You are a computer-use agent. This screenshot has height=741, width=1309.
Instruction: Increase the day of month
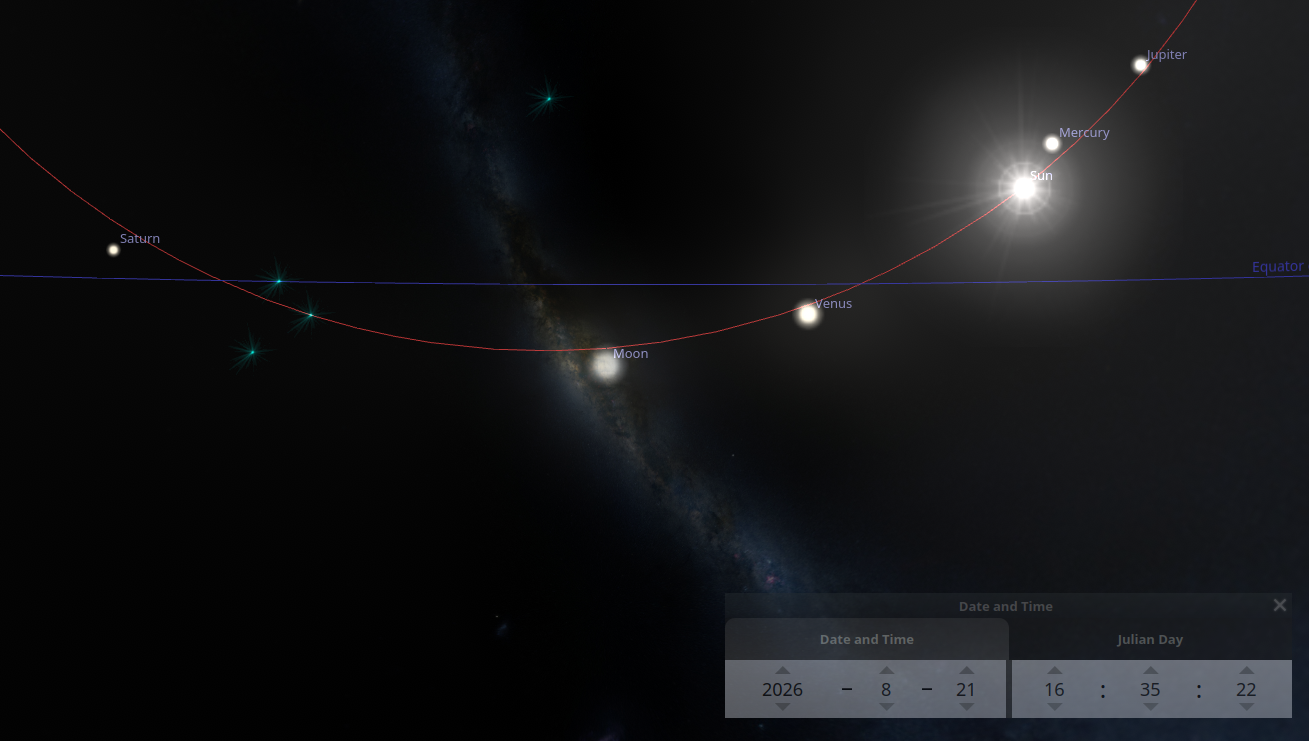click(x=966, y=670)
